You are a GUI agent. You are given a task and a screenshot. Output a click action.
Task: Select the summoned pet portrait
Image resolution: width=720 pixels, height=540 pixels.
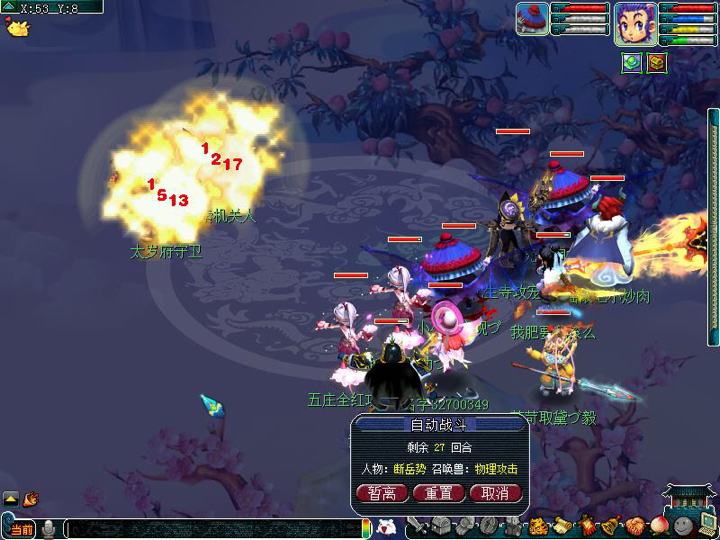533,19
